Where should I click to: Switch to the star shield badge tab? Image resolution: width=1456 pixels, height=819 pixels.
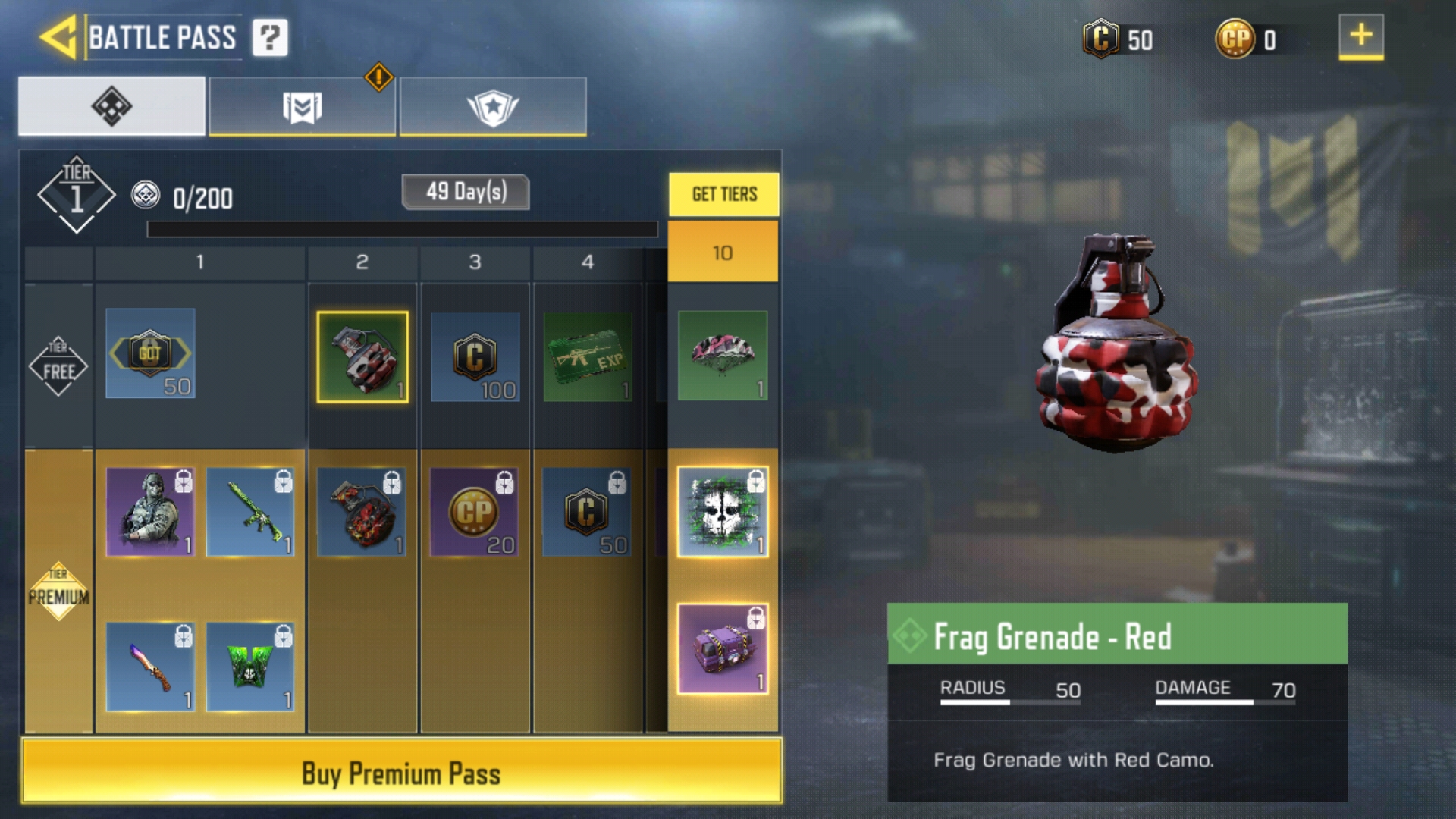(493, 107)
